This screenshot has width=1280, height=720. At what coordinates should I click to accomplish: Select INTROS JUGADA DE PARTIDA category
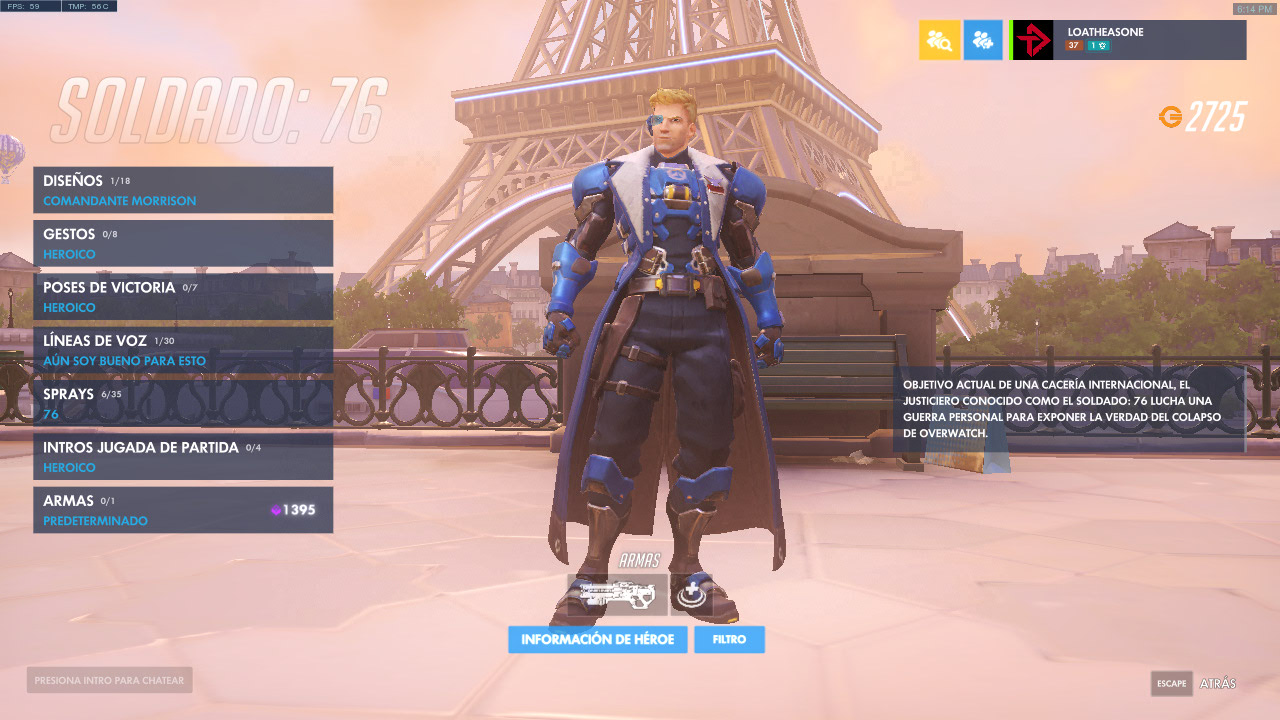(183, 457)
